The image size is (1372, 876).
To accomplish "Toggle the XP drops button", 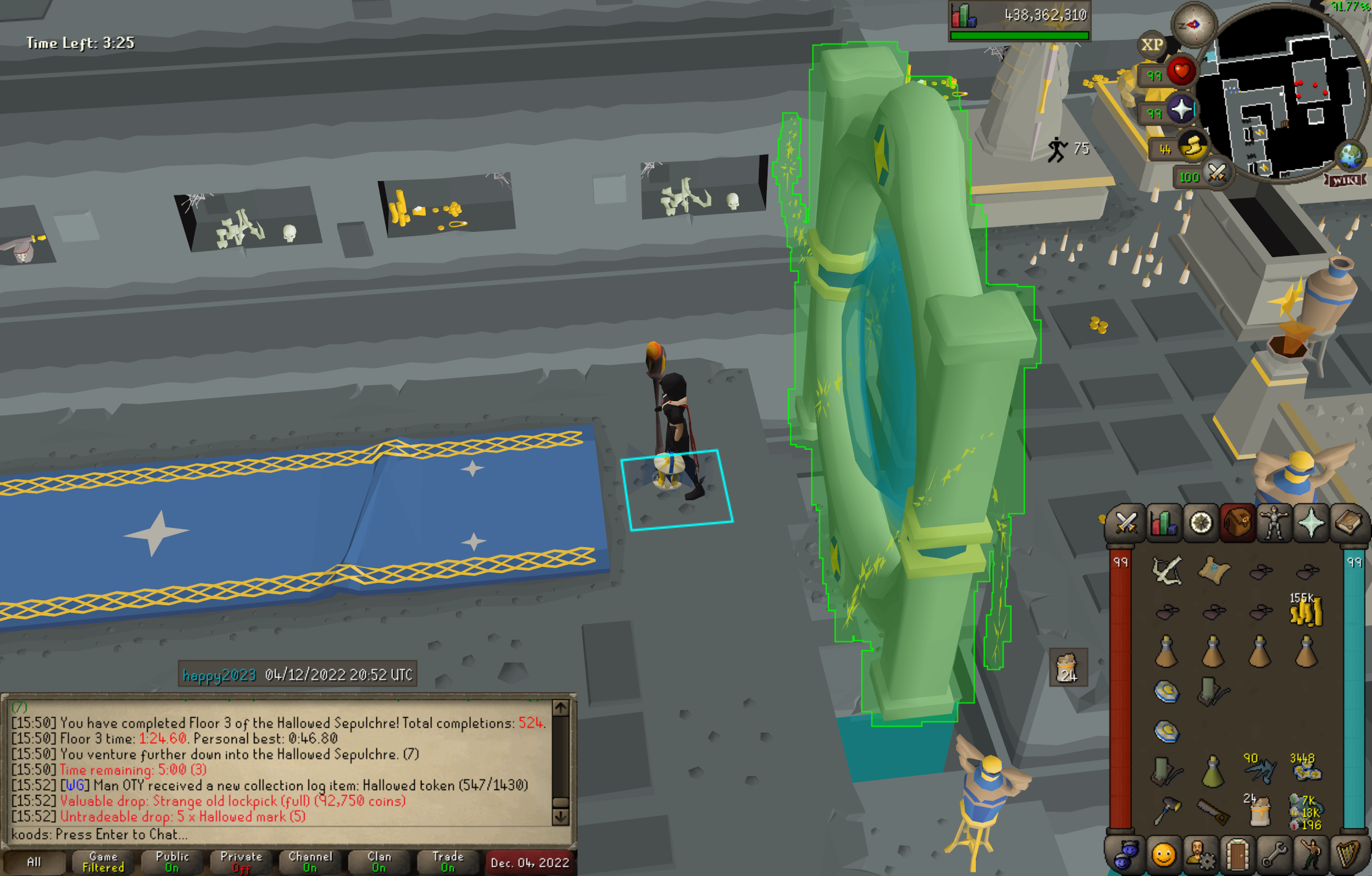I will point(1152,45).
